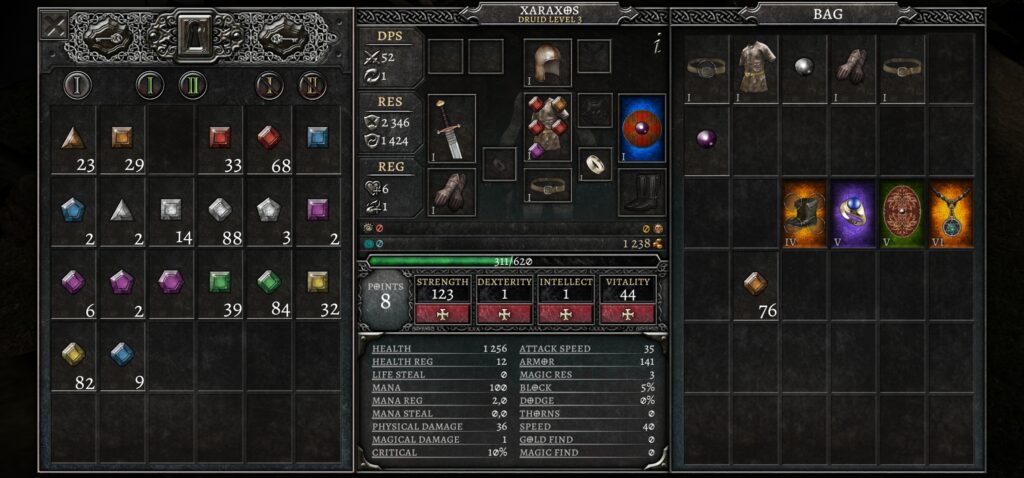This screenshot has height=478, width=1024.
Task: Close the stash panel with the crossed-swords button
Action: 53,24
